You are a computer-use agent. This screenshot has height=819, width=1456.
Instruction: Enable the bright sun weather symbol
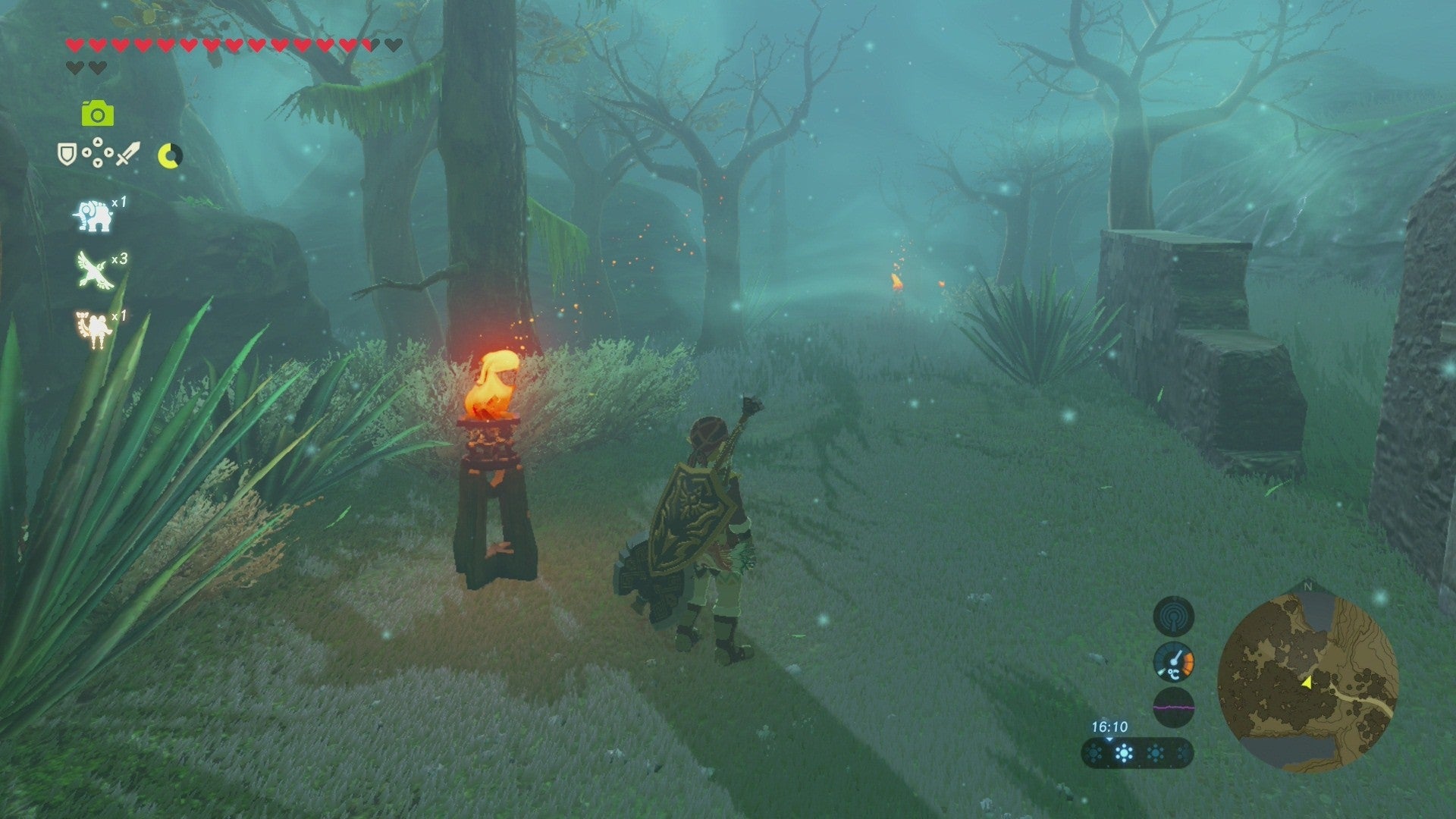1123,752
